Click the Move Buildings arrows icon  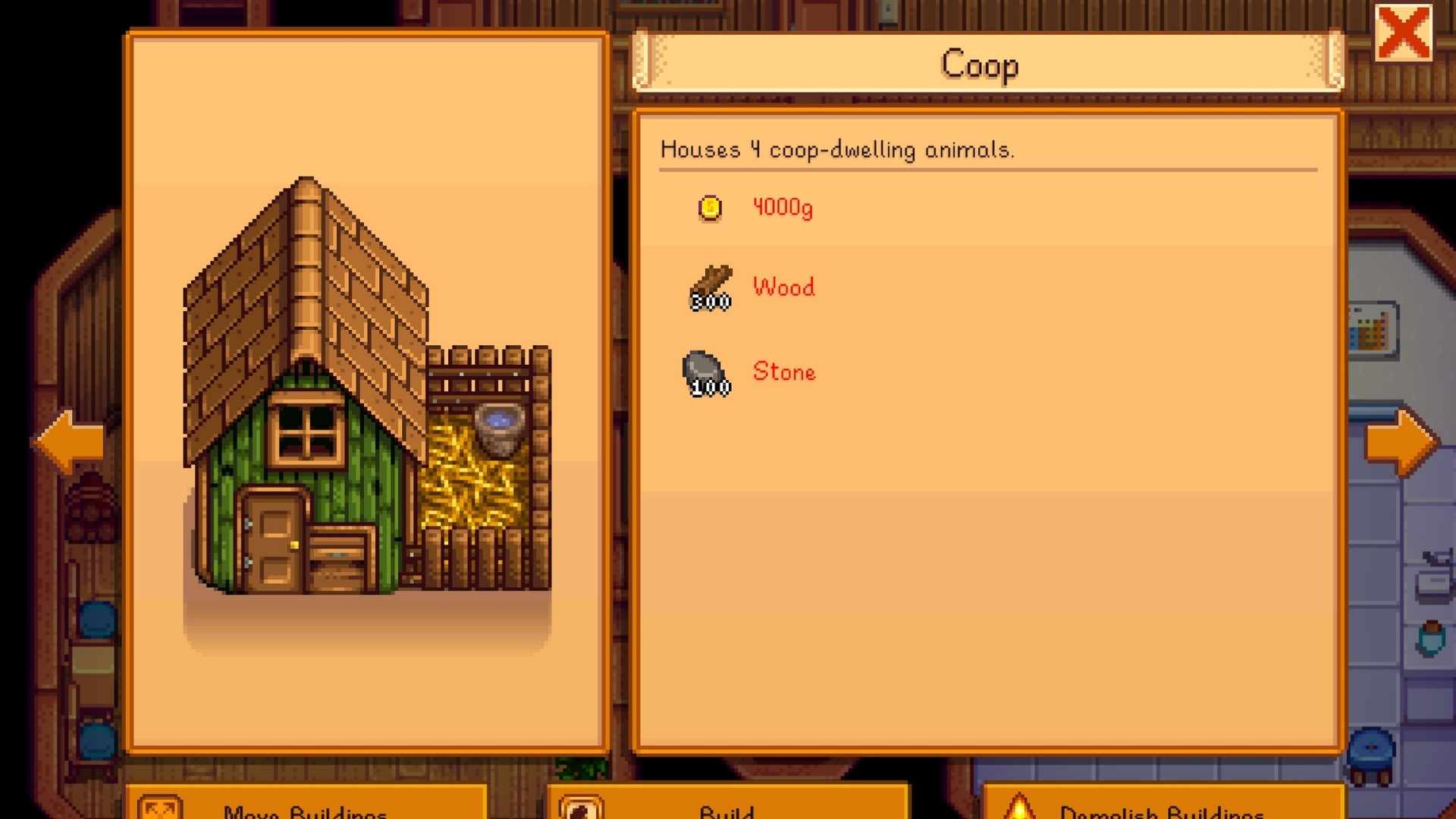tap(162, 808)
